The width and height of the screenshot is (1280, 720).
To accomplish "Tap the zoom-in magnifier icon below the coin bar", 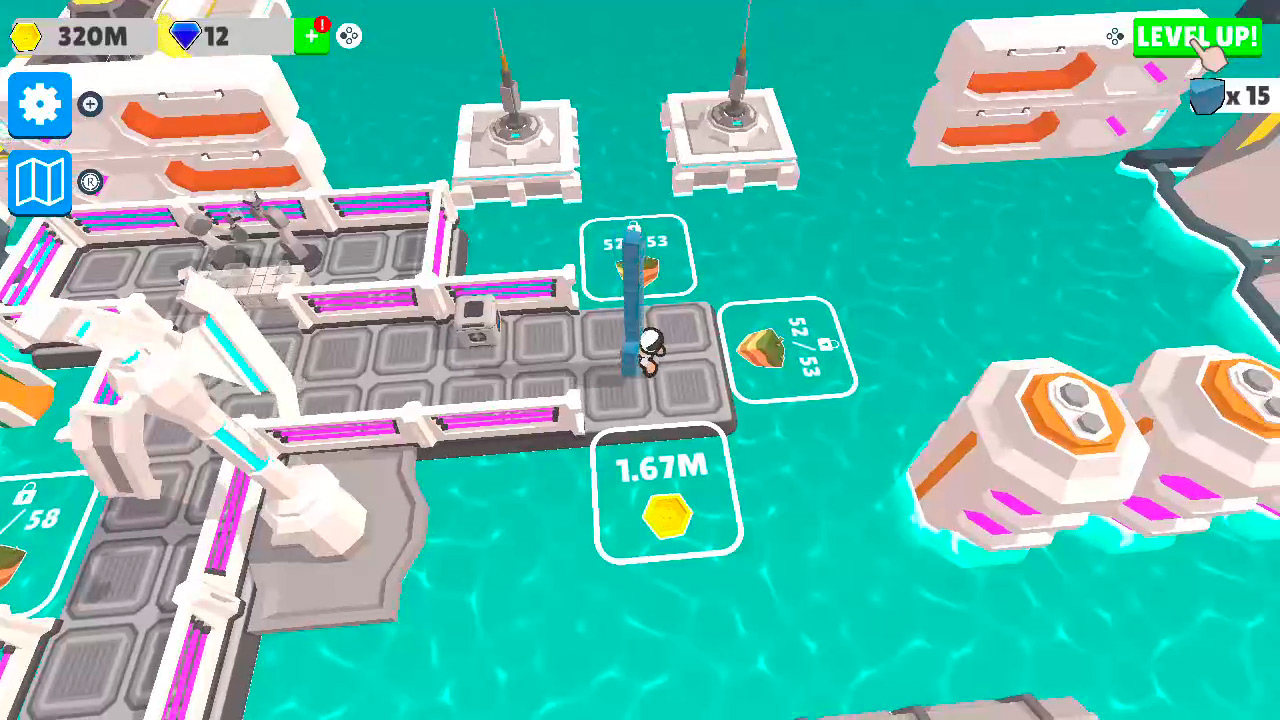I will tap(91, 104).
